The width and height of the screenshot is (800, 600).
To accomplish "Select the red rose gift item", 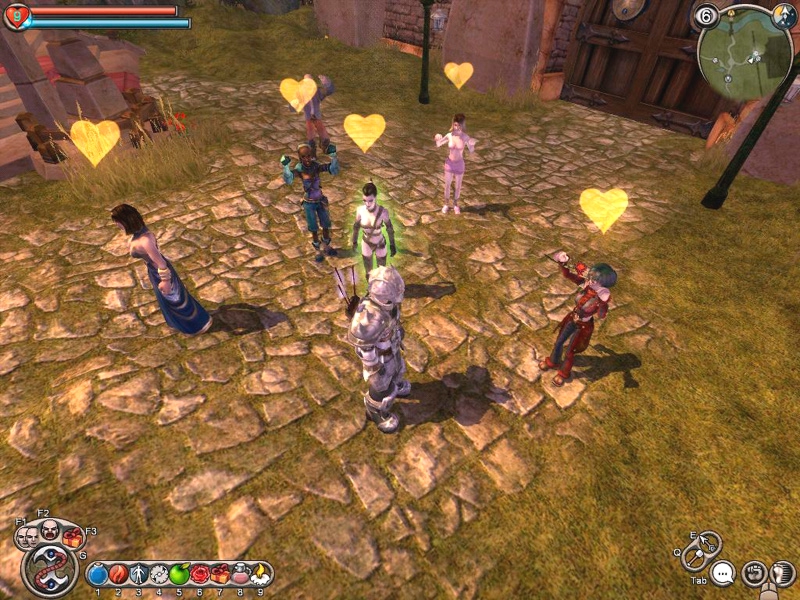I will (x=199, y=574).
